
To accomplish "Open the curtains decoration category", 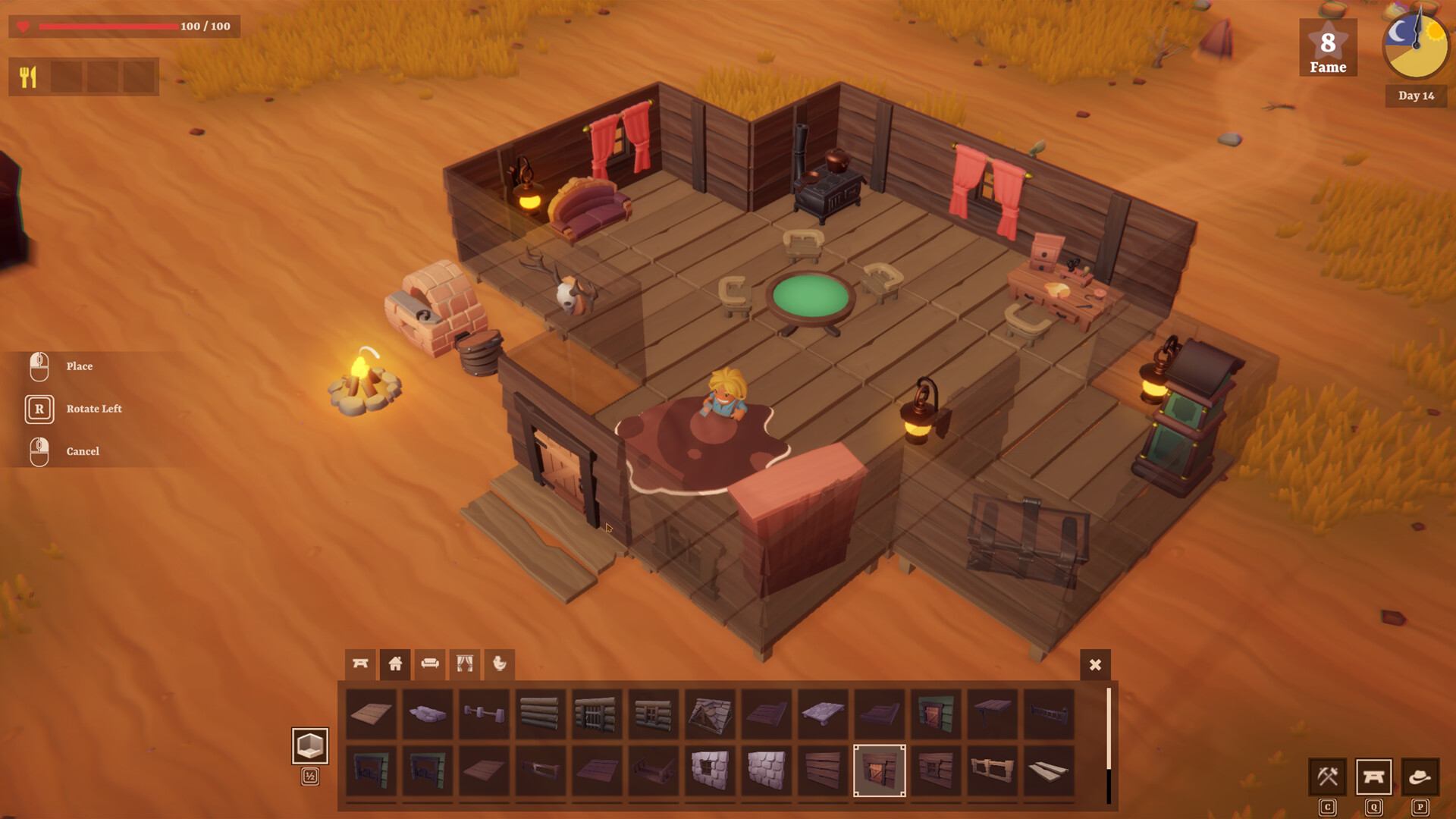I will (463, 664).
